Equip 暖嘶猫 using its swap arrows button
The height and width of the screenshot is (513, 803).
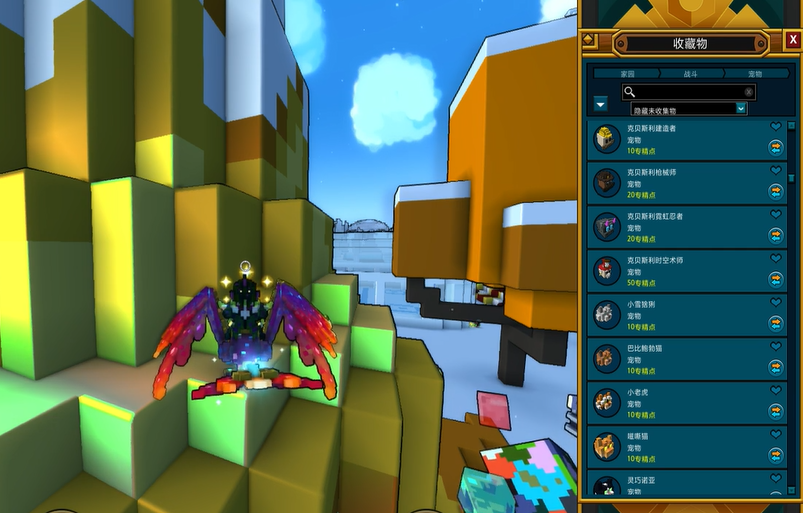tap(775, 454)
